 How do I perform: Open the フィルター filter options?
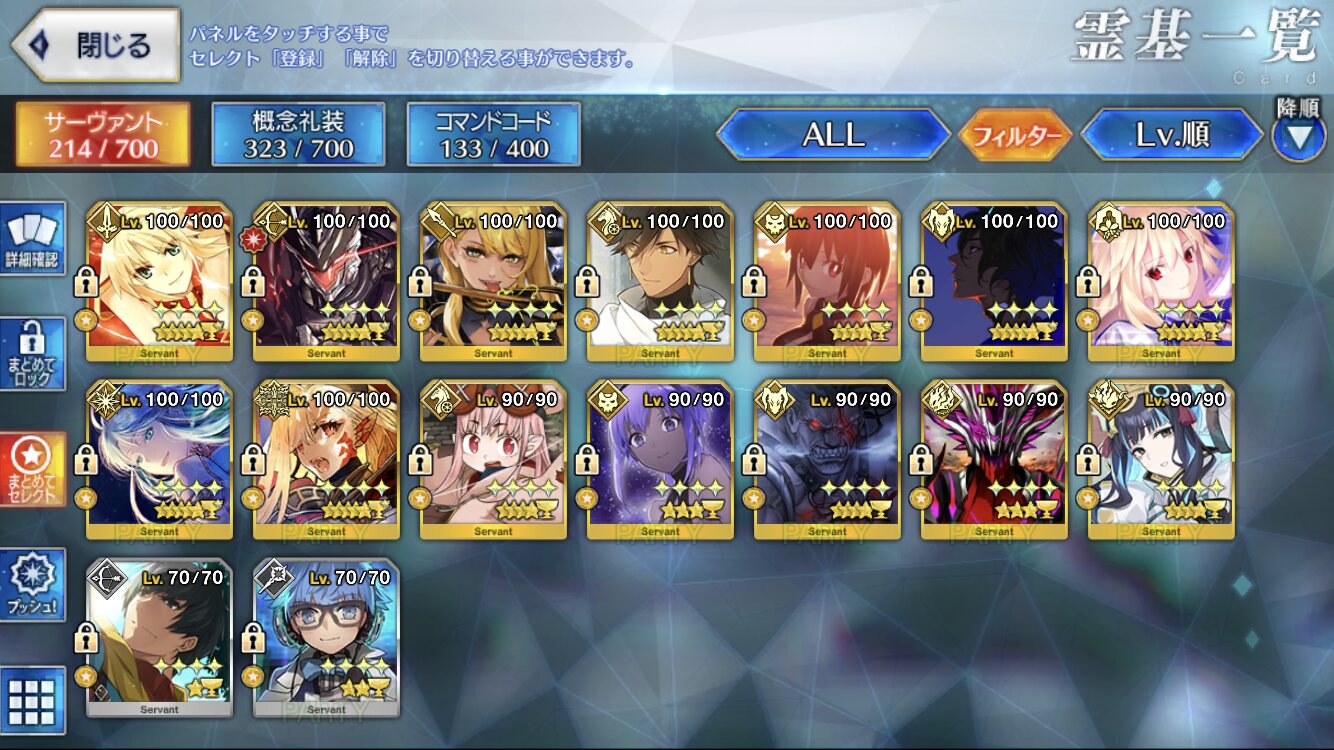coord(1015,135)
